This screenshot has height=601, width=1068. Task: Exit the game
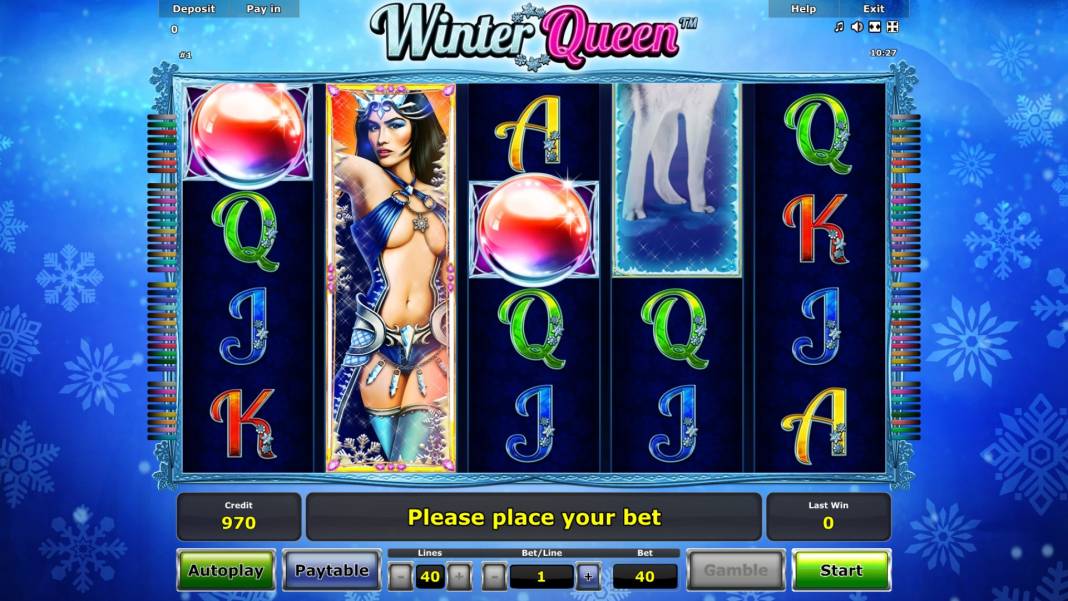coord(873,9)
